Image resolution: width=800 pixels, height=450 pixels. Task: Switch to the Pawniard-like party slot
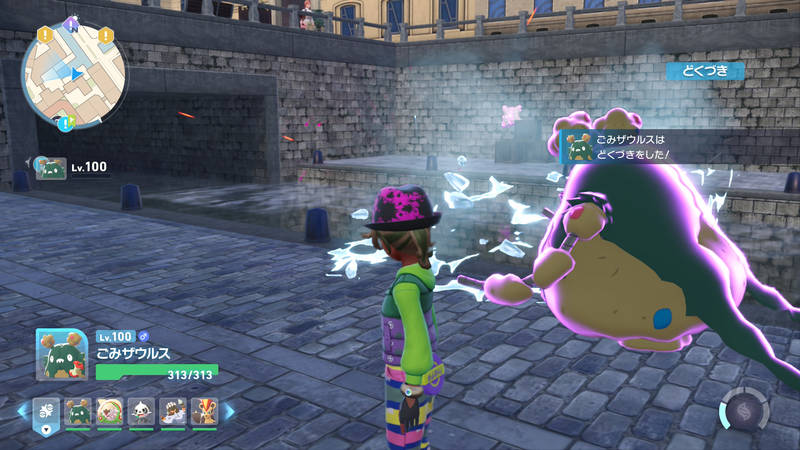[x=142, y=411]
